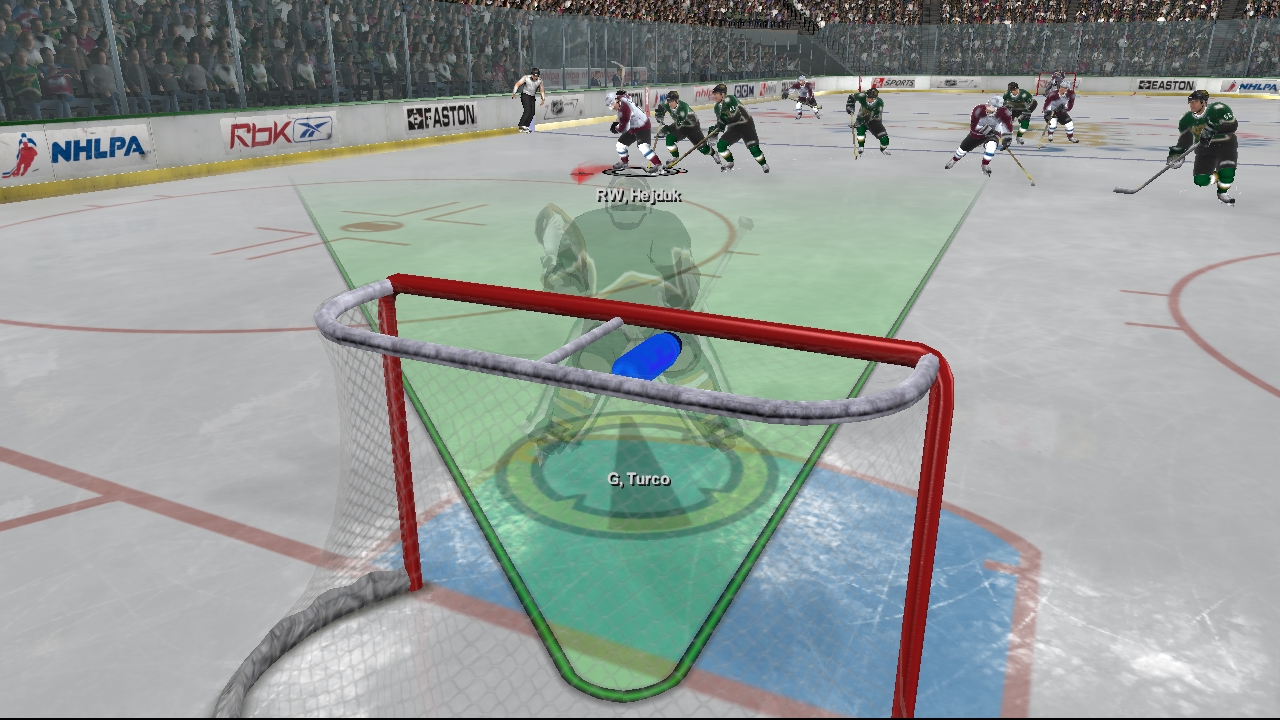Expand the G, Turco player label
This screenshot has width=1280, height=720.
coord(641,479)
